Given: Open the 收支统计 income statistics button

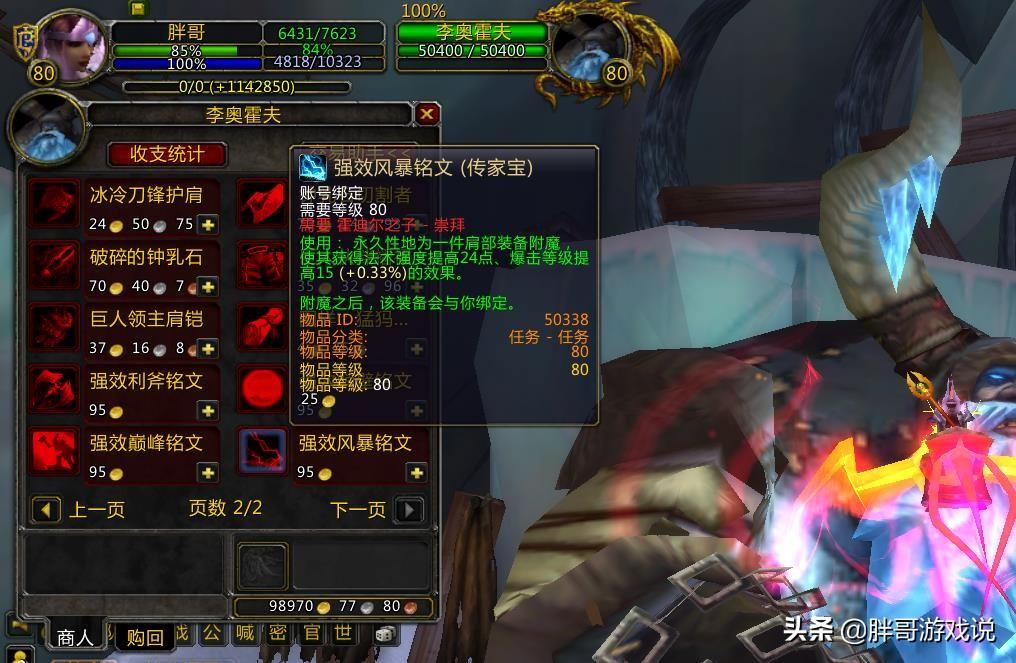Looking at the screenshot, I should click(167, 154).
